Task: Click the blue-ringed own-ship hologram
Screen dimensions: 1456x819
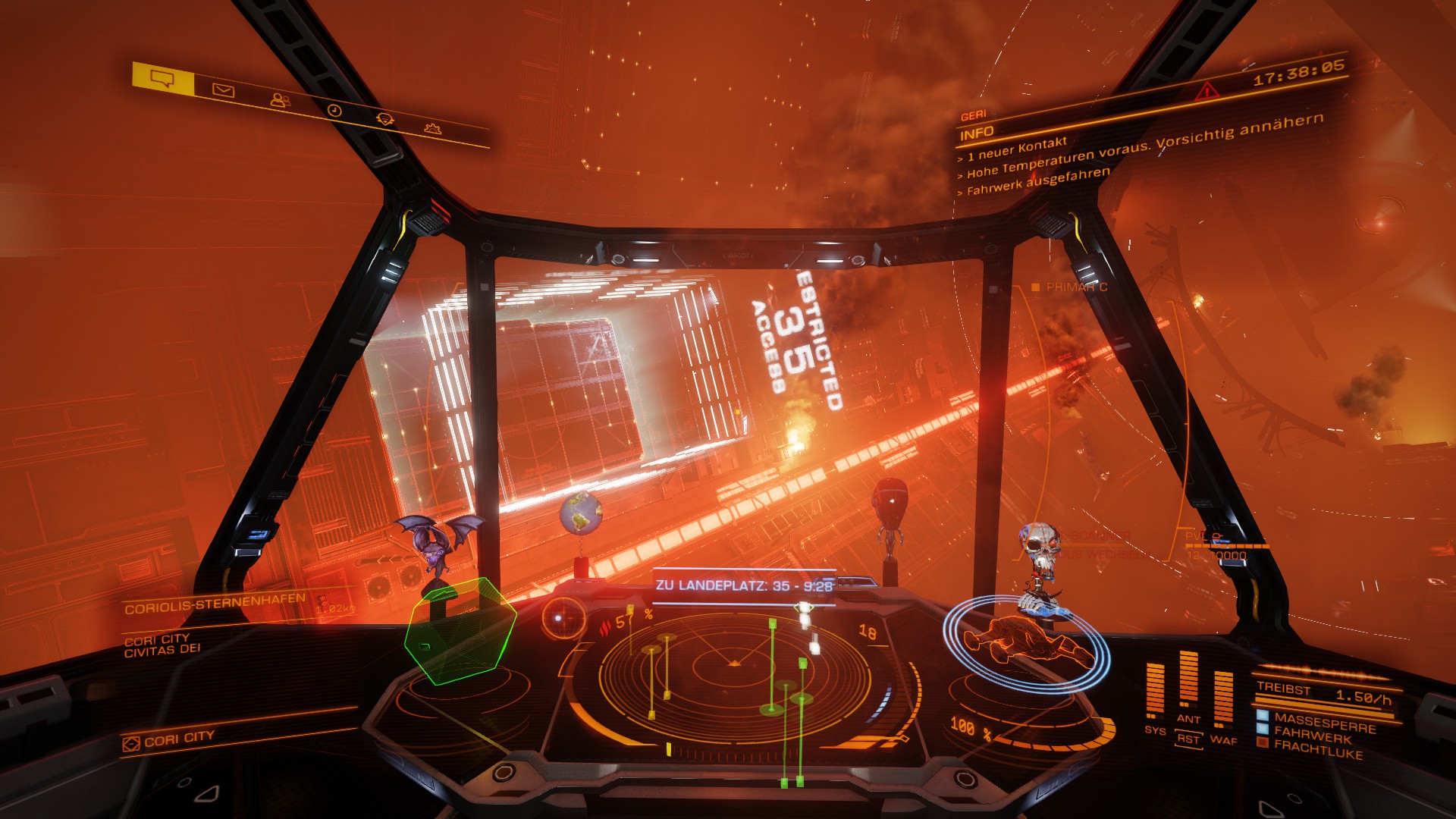Action: 1025,642
